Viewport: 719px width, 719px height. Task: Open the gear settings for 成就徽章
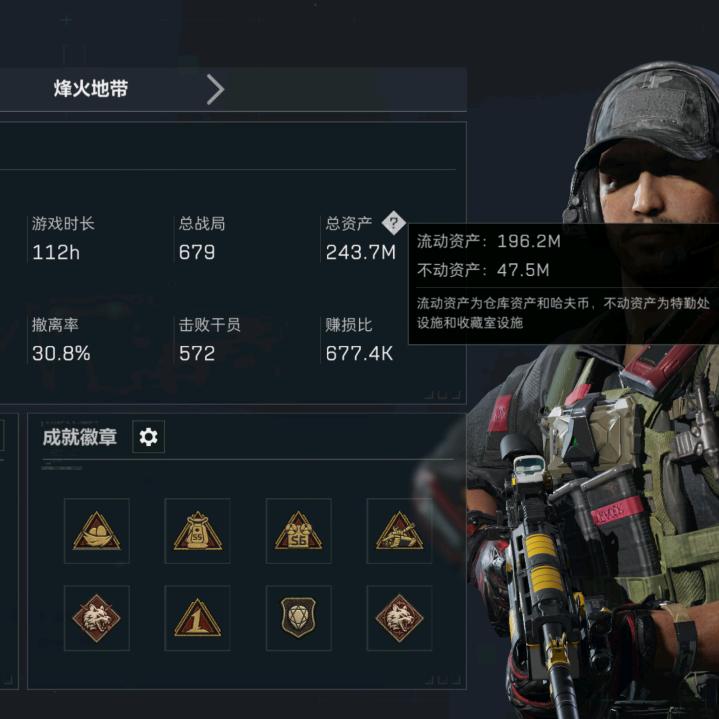pos(149,437)
